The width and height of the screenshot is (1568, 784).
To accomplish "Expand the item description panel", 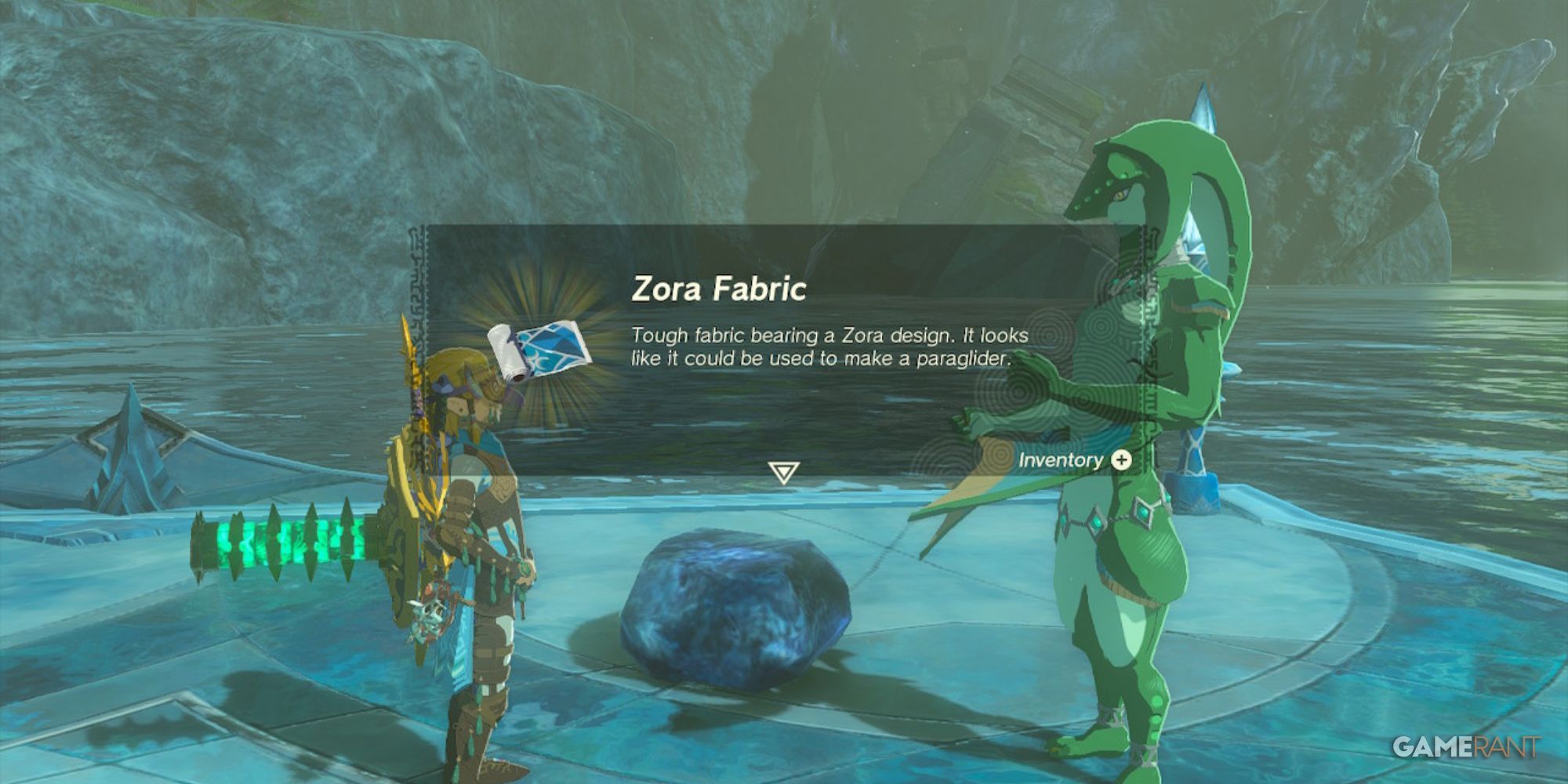I will point(784,353).
